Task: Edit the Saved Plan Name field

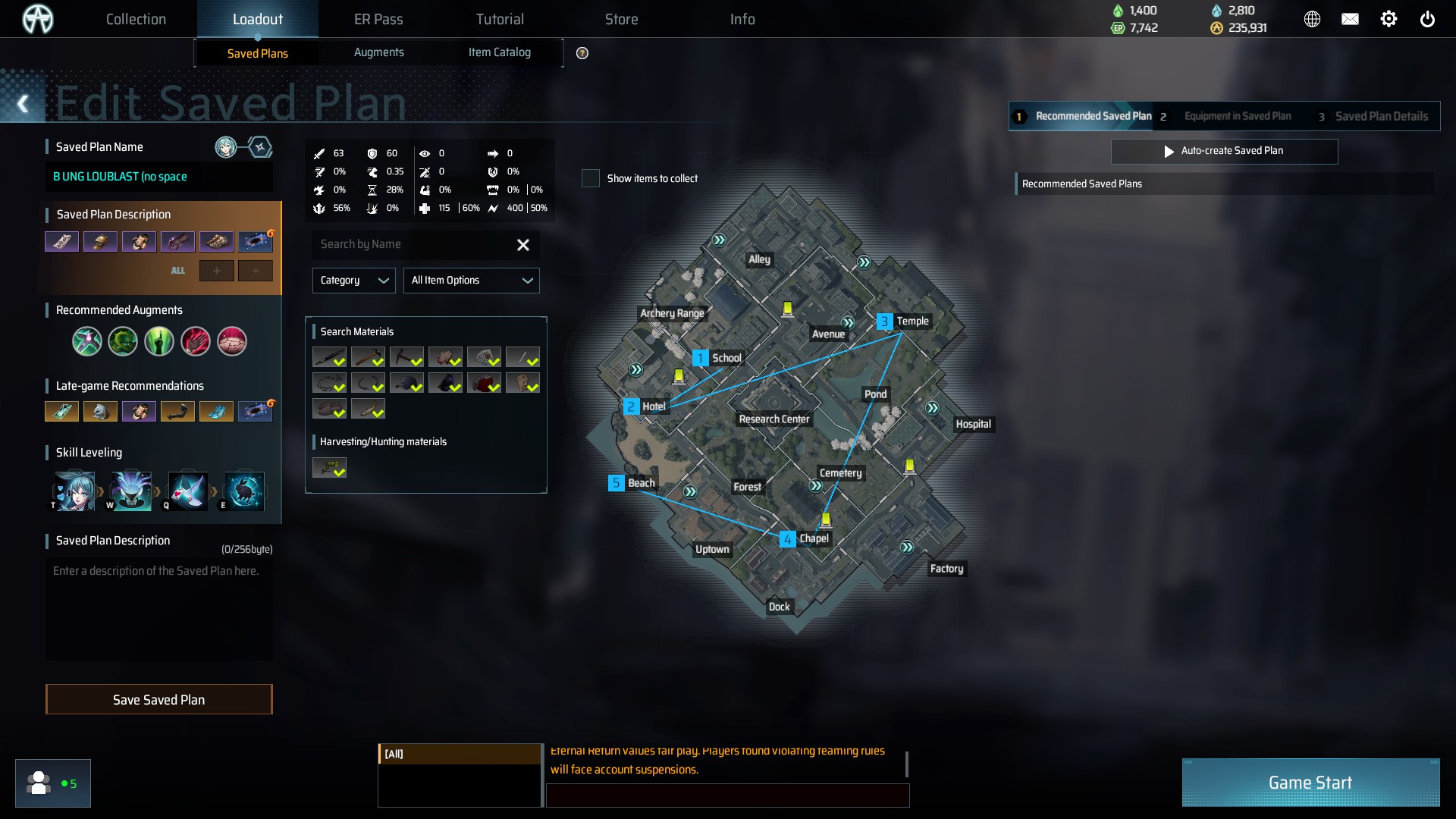Action: click(158, 177)
